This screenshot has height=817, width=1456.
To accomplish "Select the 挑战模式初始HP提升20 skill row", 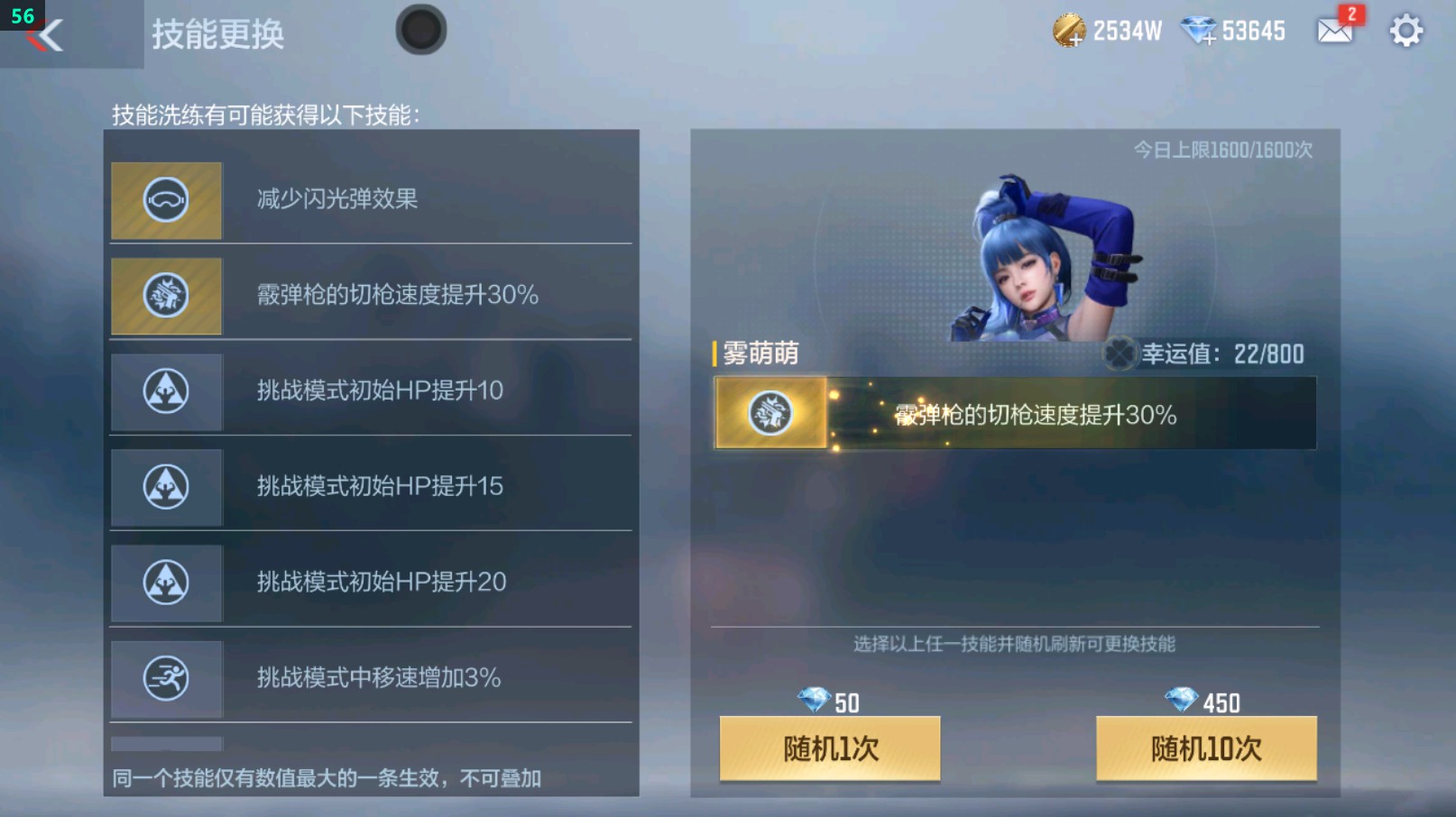I will pos(370,583).
